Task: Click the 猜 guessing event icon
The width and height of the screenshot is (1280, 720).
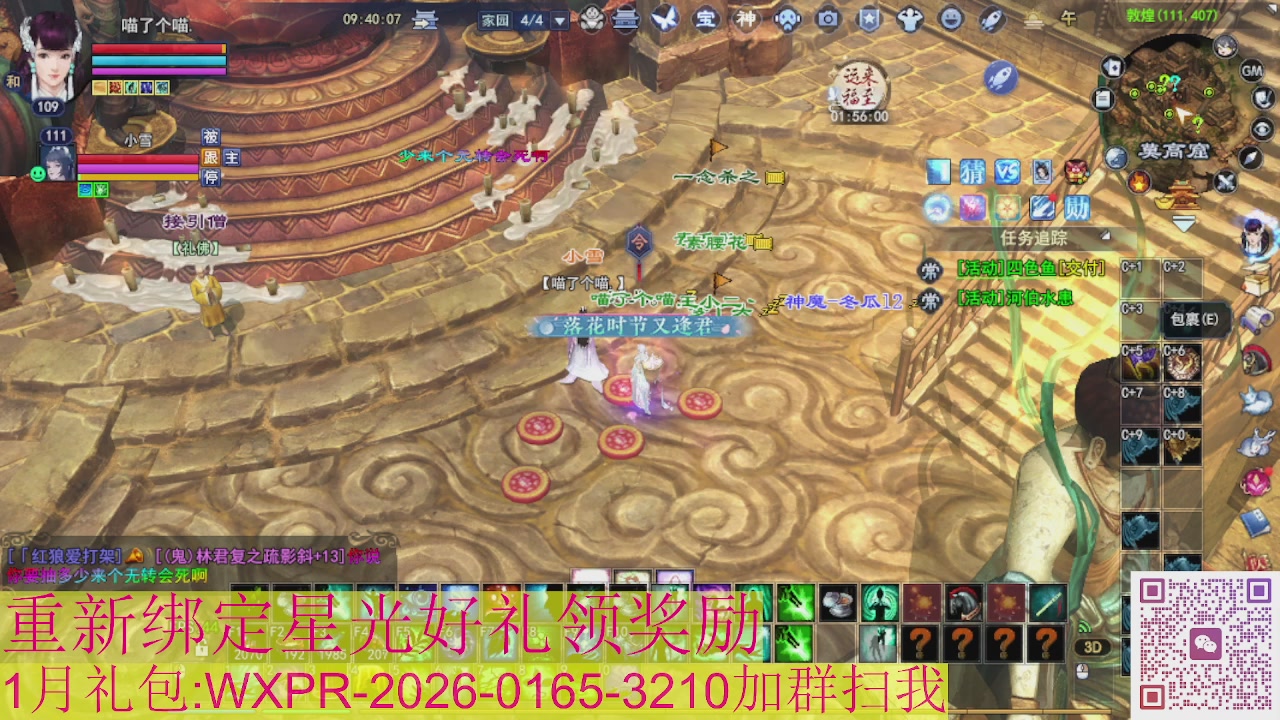Action: (x=972, y=171)
